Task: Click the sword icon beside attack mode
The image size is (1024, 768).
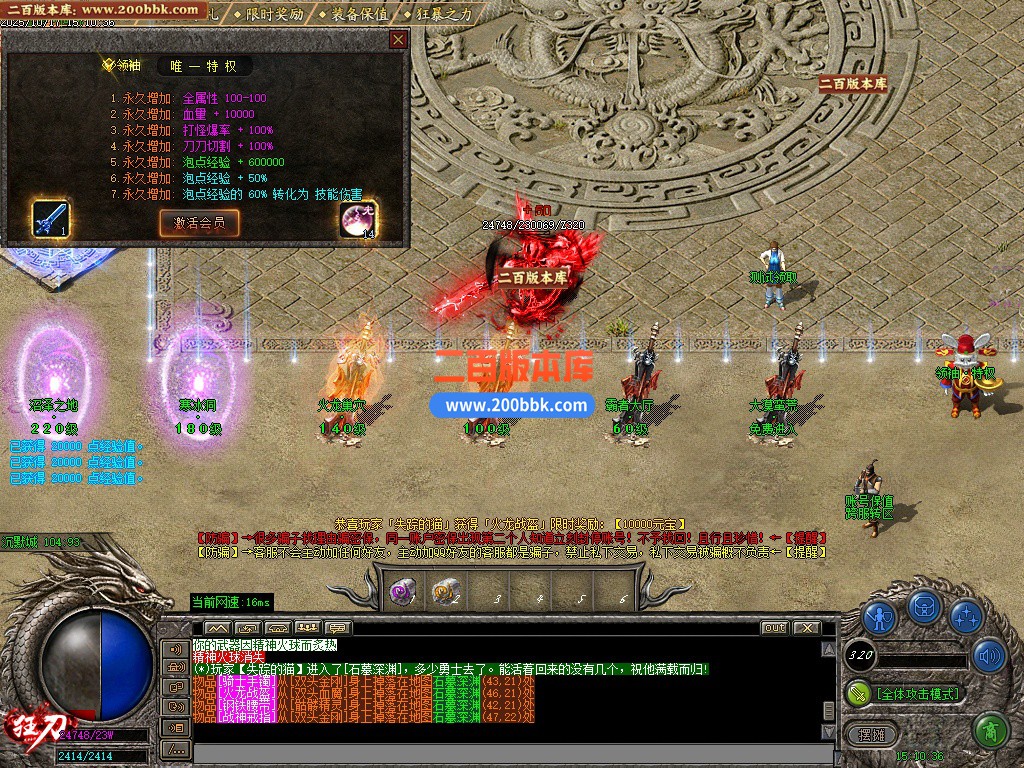Action: [x=858, y=692]
